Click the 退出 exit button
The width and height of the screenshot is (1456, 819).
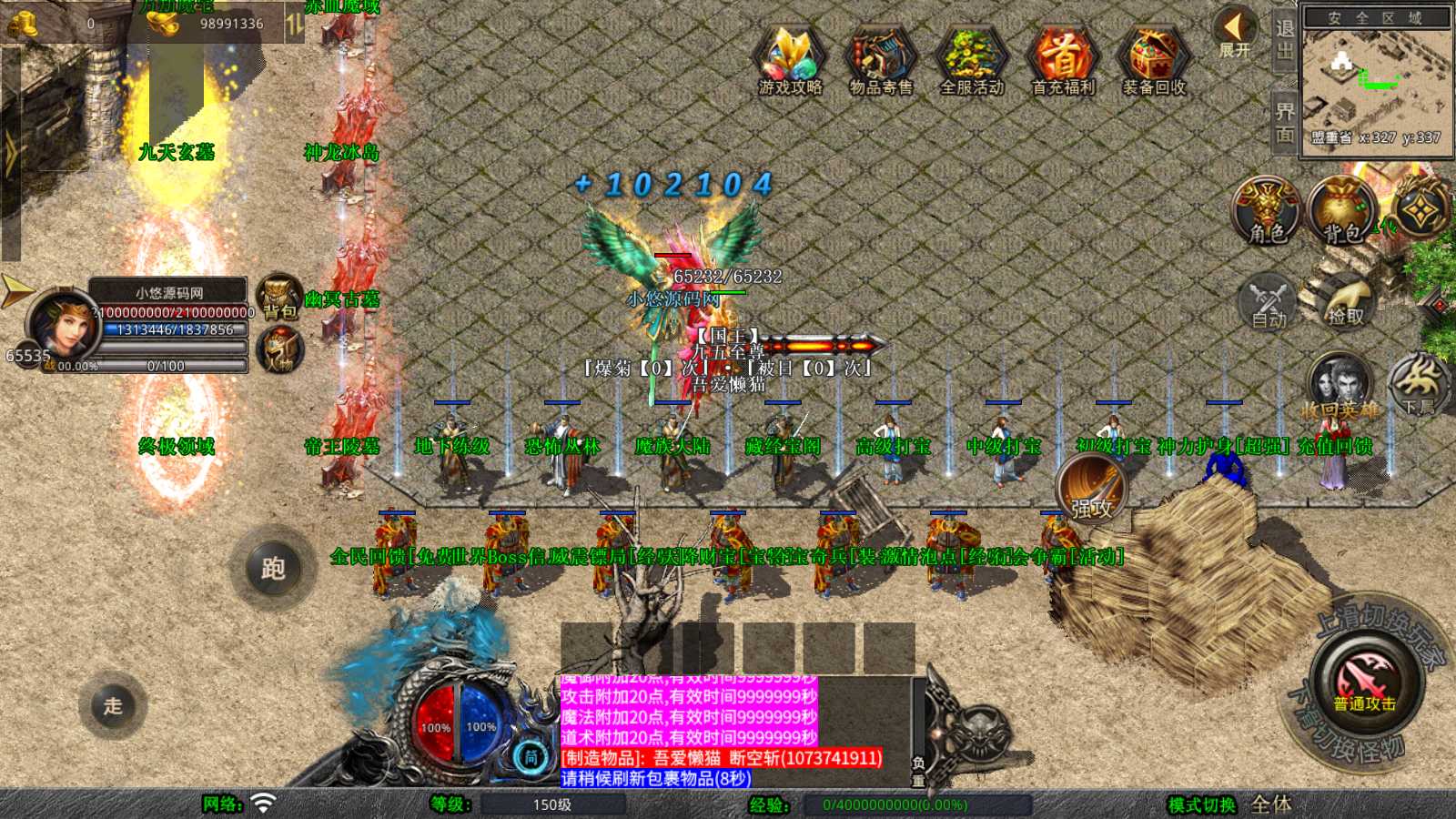(1284, 40)
